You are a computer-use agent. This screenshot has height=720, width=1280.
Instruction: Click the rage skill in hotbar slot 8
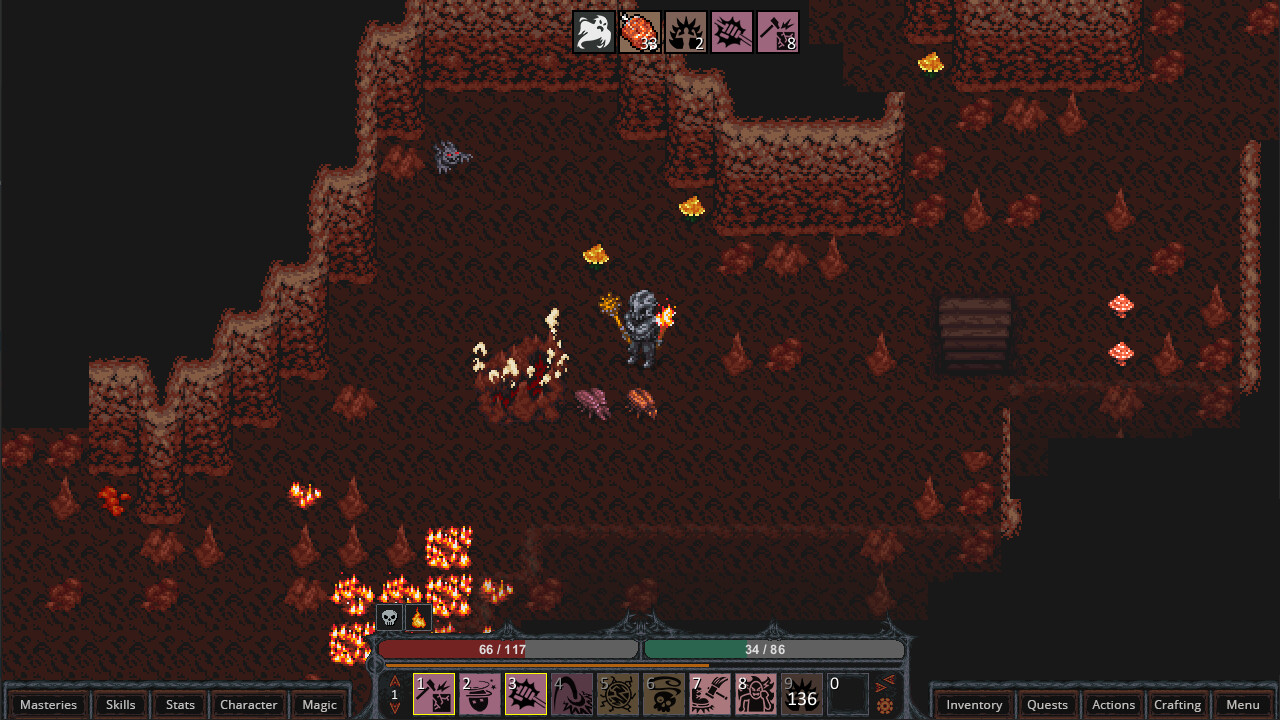point(754,693)
